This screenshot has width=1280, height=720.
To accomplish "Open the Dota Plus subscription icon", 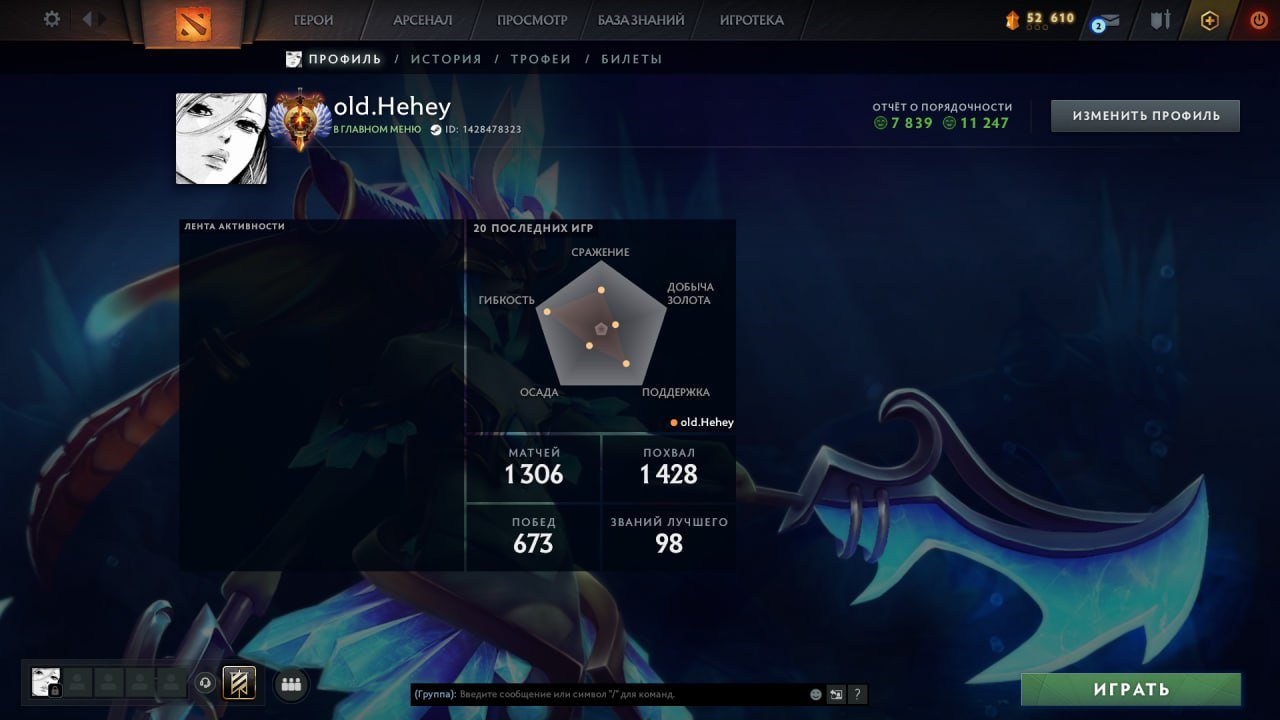I will [x=1208, y=19].
